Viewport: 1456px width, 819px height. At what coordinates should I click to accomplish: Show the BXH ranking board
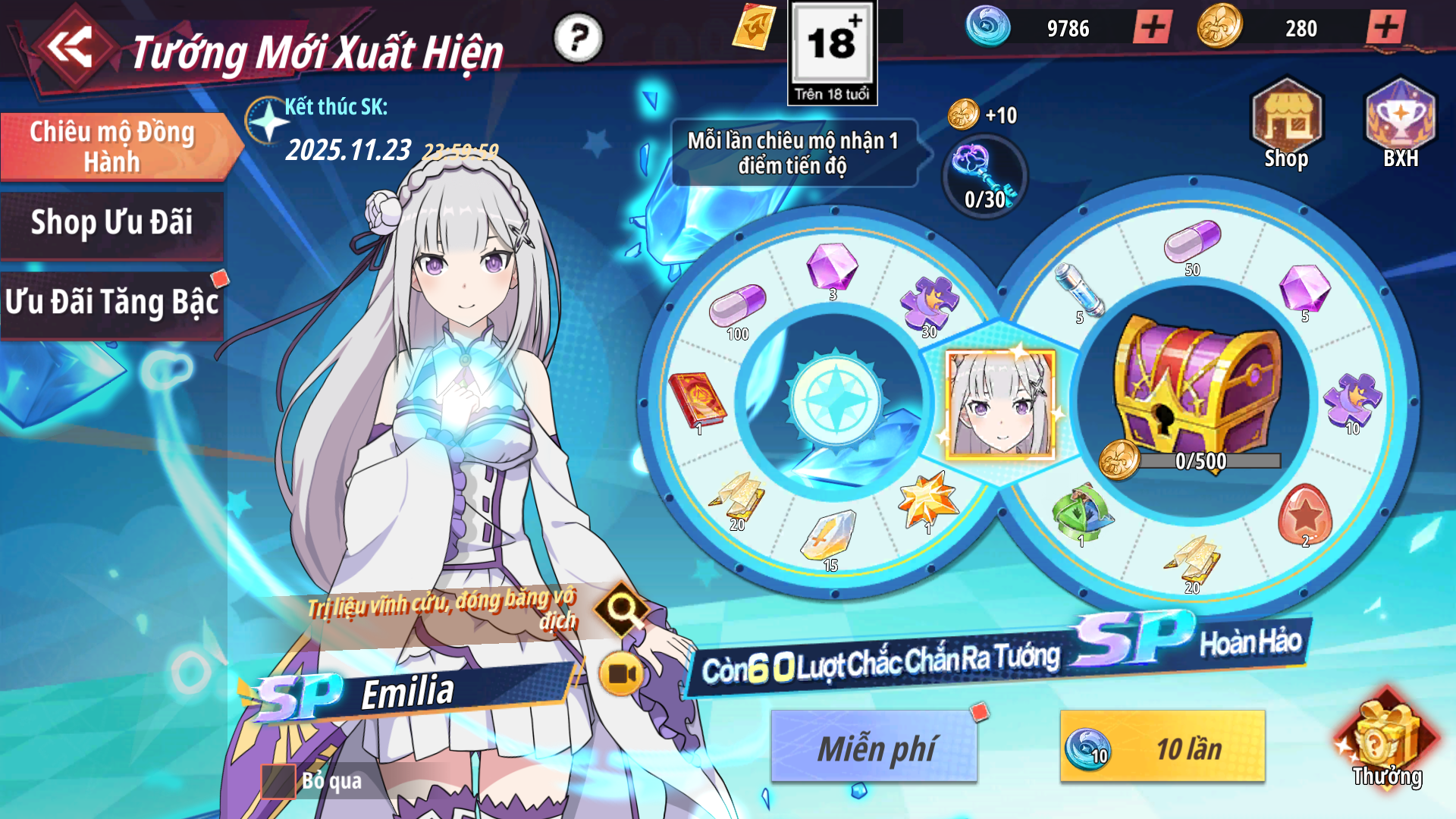coord(1400,123)
